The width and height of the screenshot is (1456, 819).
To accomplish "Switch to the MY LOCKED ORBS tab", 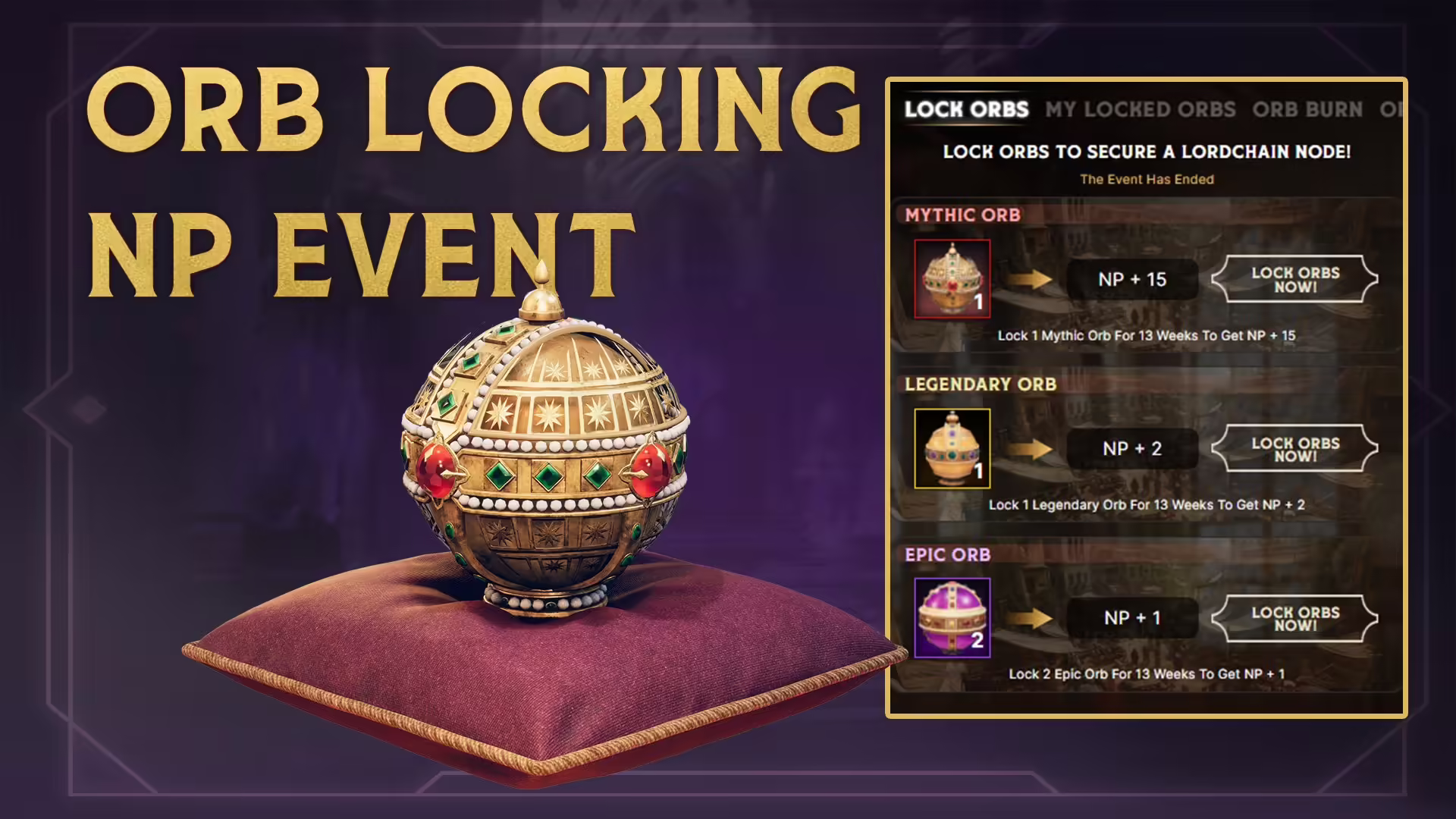I will pos(1140,111).
